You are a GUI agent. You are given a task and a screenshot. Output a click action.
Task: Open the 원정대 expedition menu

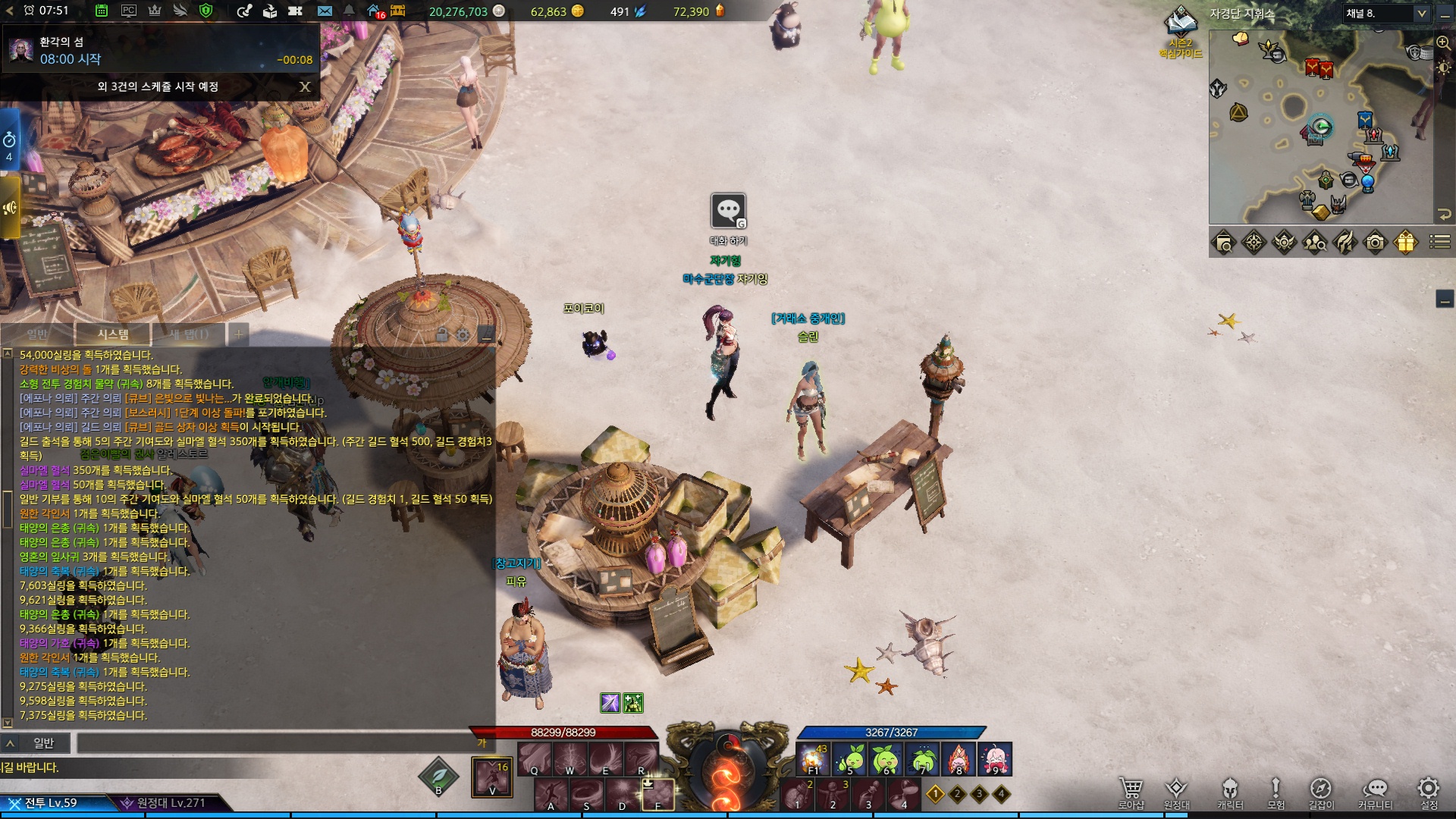tap(1176, 791)
